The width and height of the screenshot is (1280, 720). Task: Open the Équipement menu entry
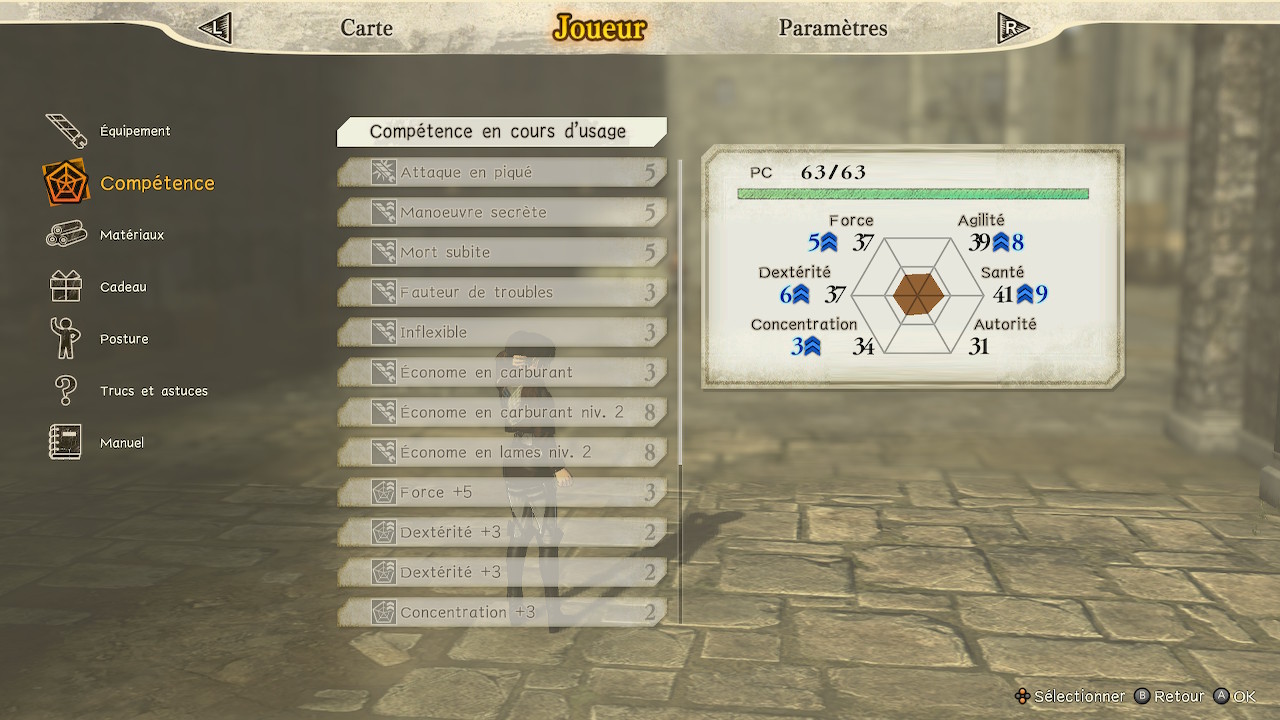[134, 131]
